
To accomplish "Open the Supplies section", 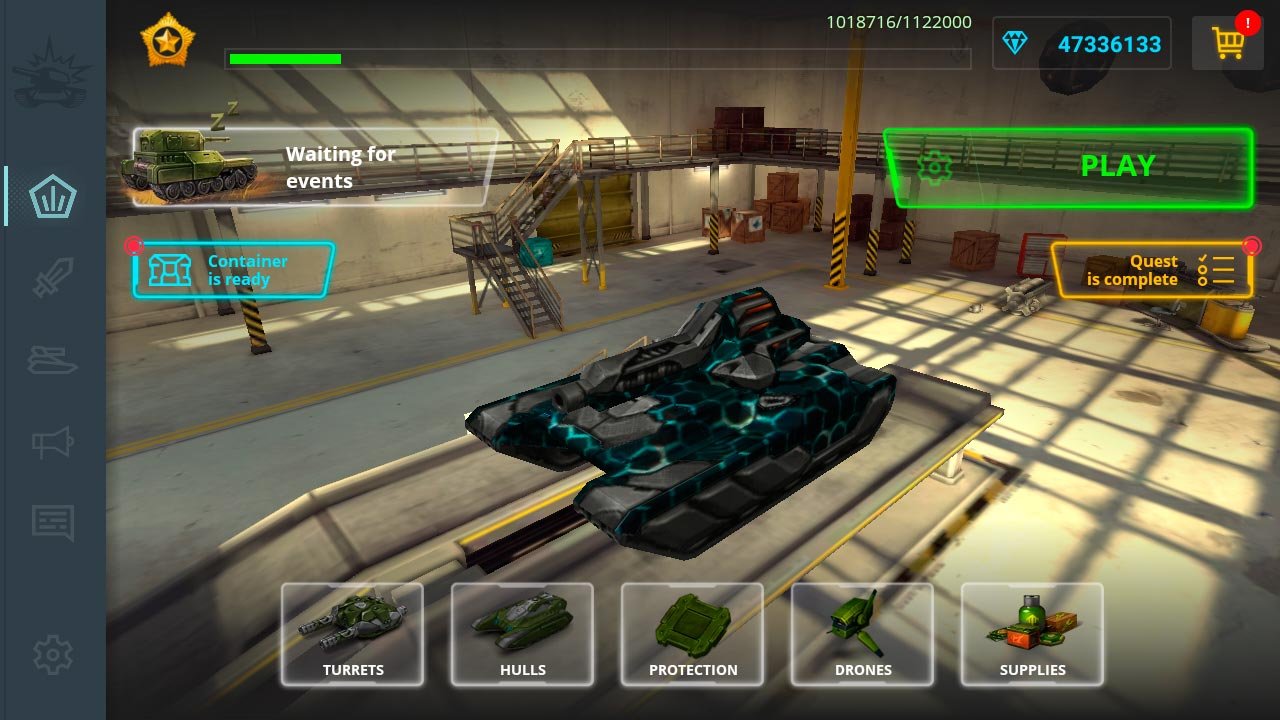I will (1032, 634).
